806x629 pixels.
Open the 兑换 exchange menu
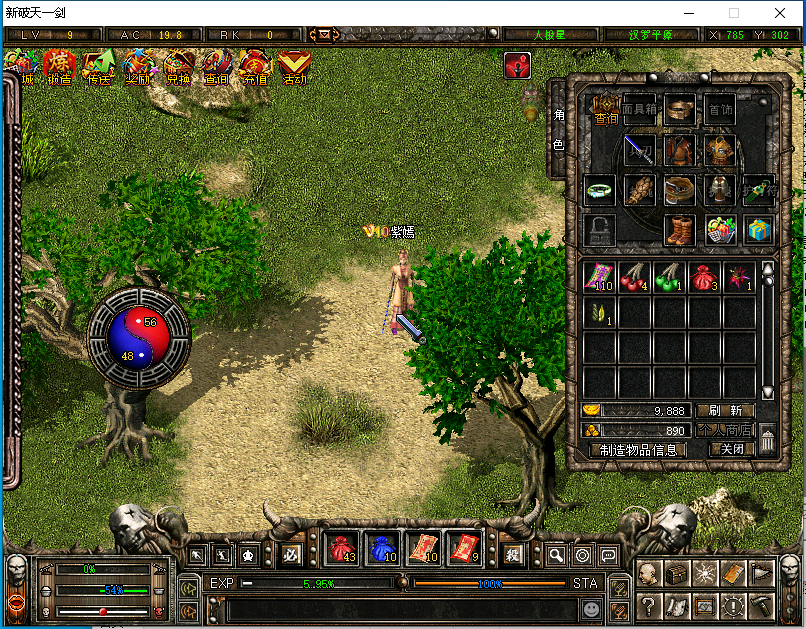pos(178,67)
